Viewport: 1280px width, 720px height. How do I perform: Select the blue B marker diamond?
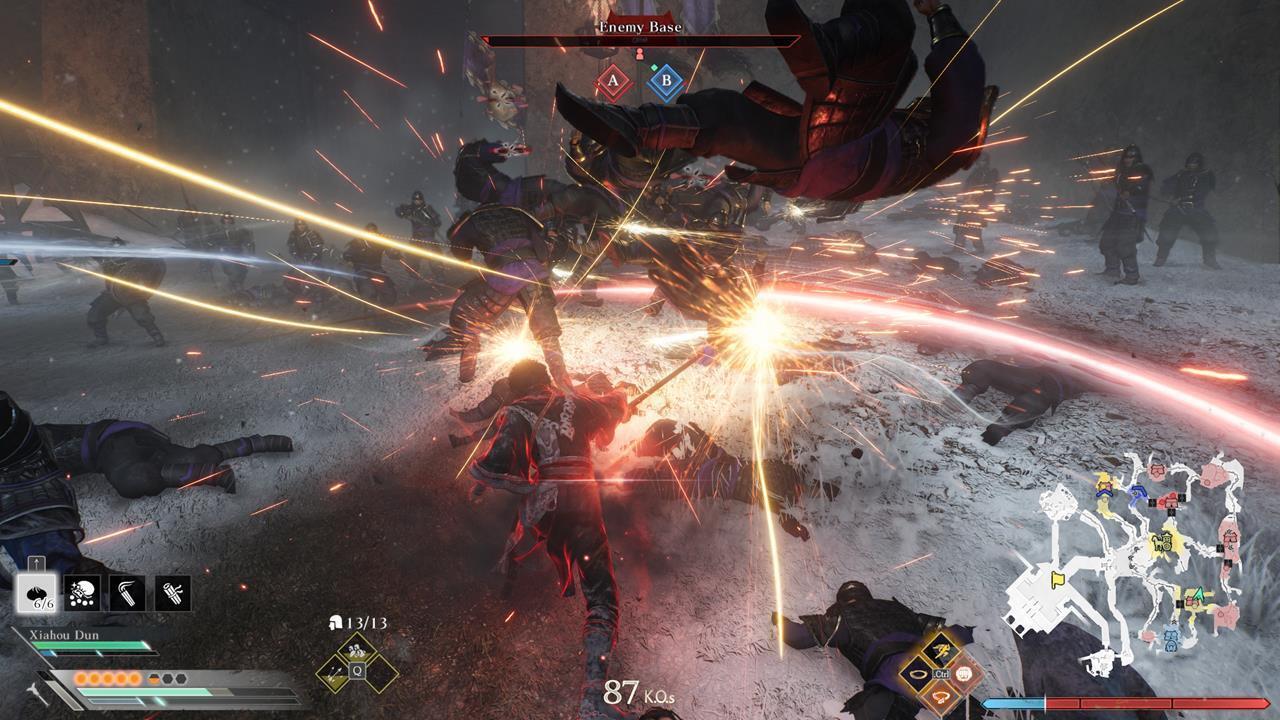point(664,83)
